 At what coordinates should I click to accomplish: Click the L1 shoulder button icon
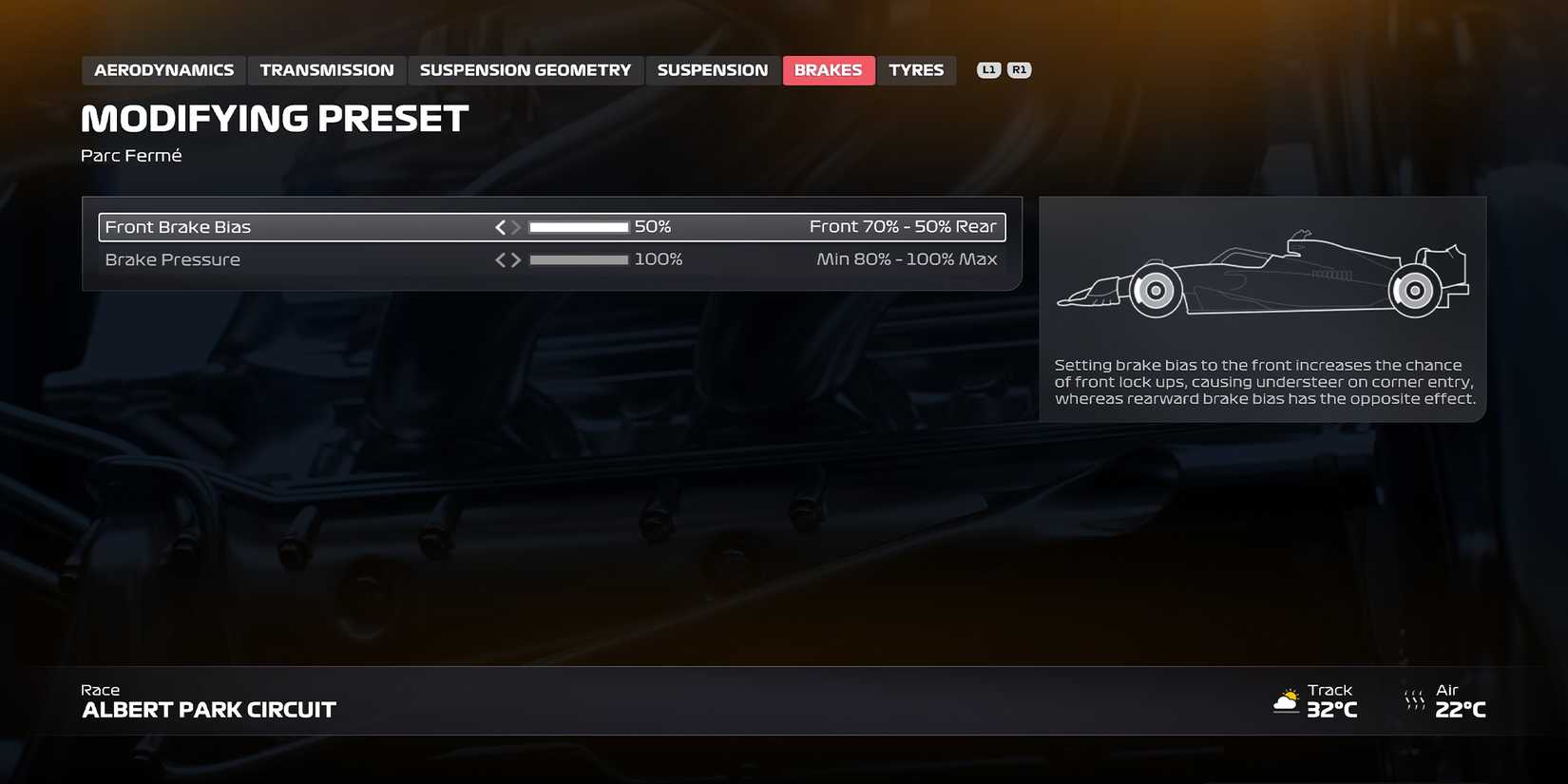(988, 68)
